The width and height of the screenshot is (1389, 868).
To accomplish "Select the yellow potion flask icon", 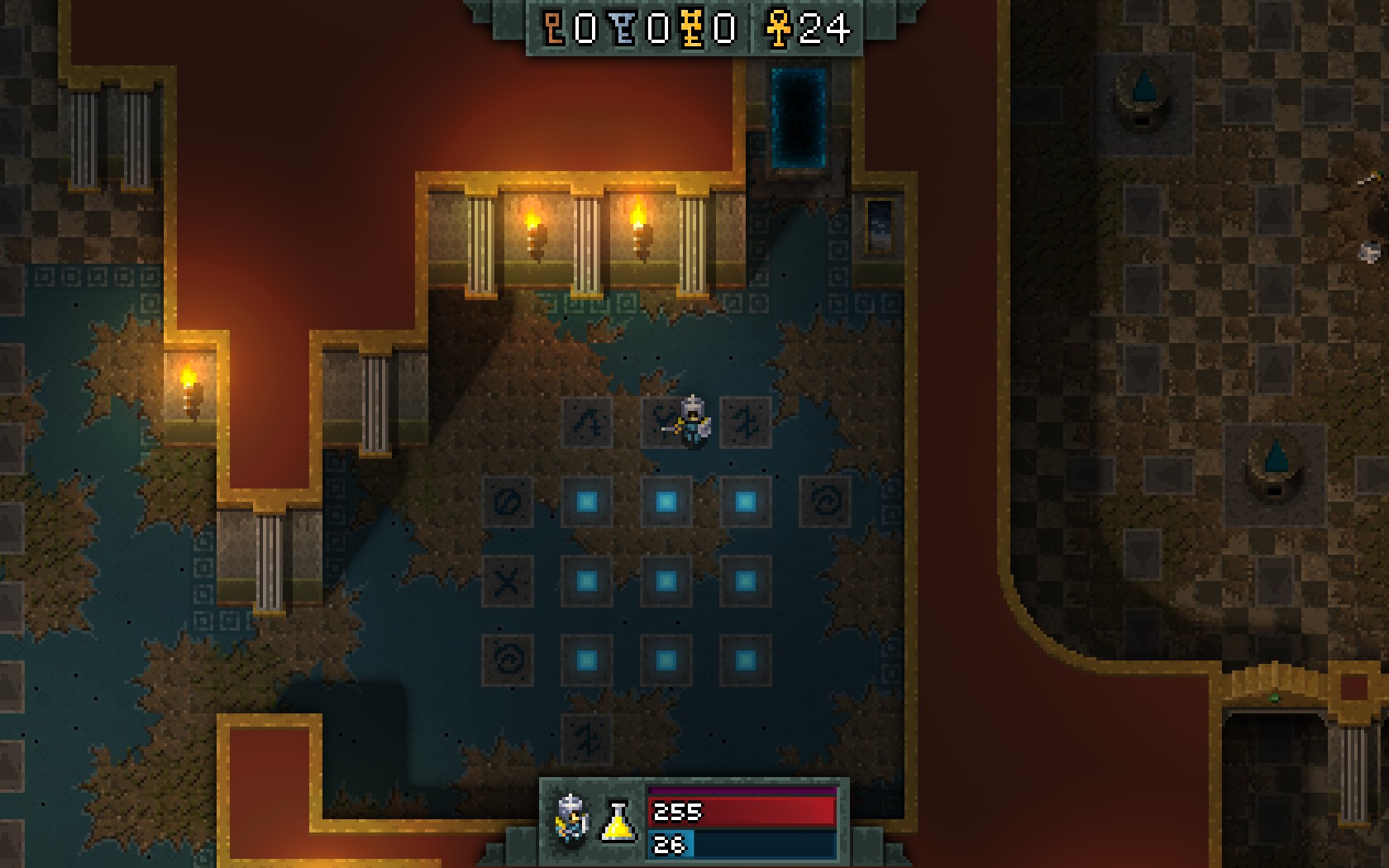I will coord(618,822).
